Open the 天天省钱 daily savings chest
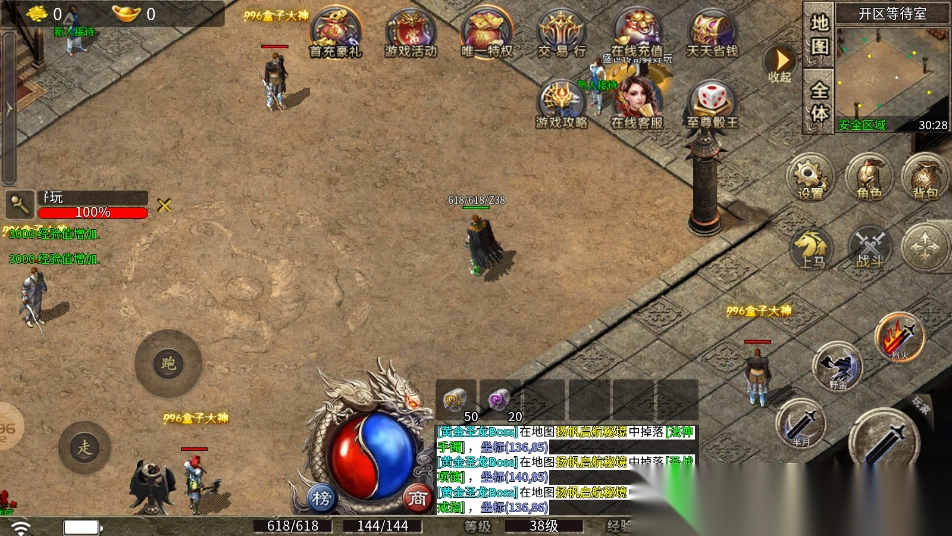 (x=712, y=32)
